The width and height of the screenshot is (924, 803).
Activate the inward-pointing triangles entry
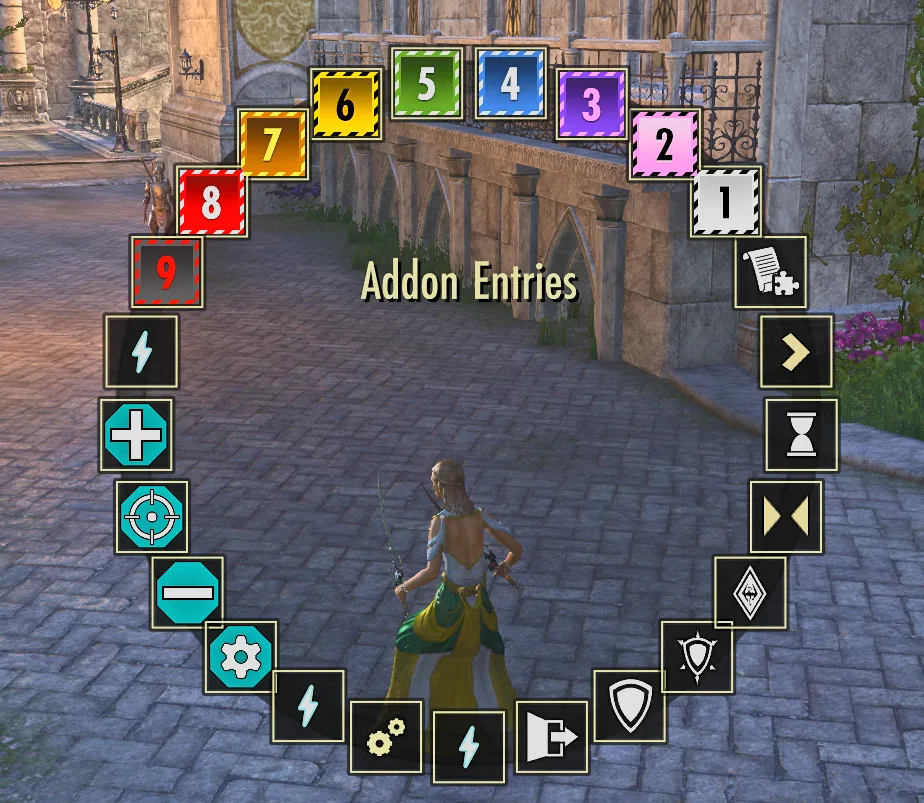coord(786,516)
